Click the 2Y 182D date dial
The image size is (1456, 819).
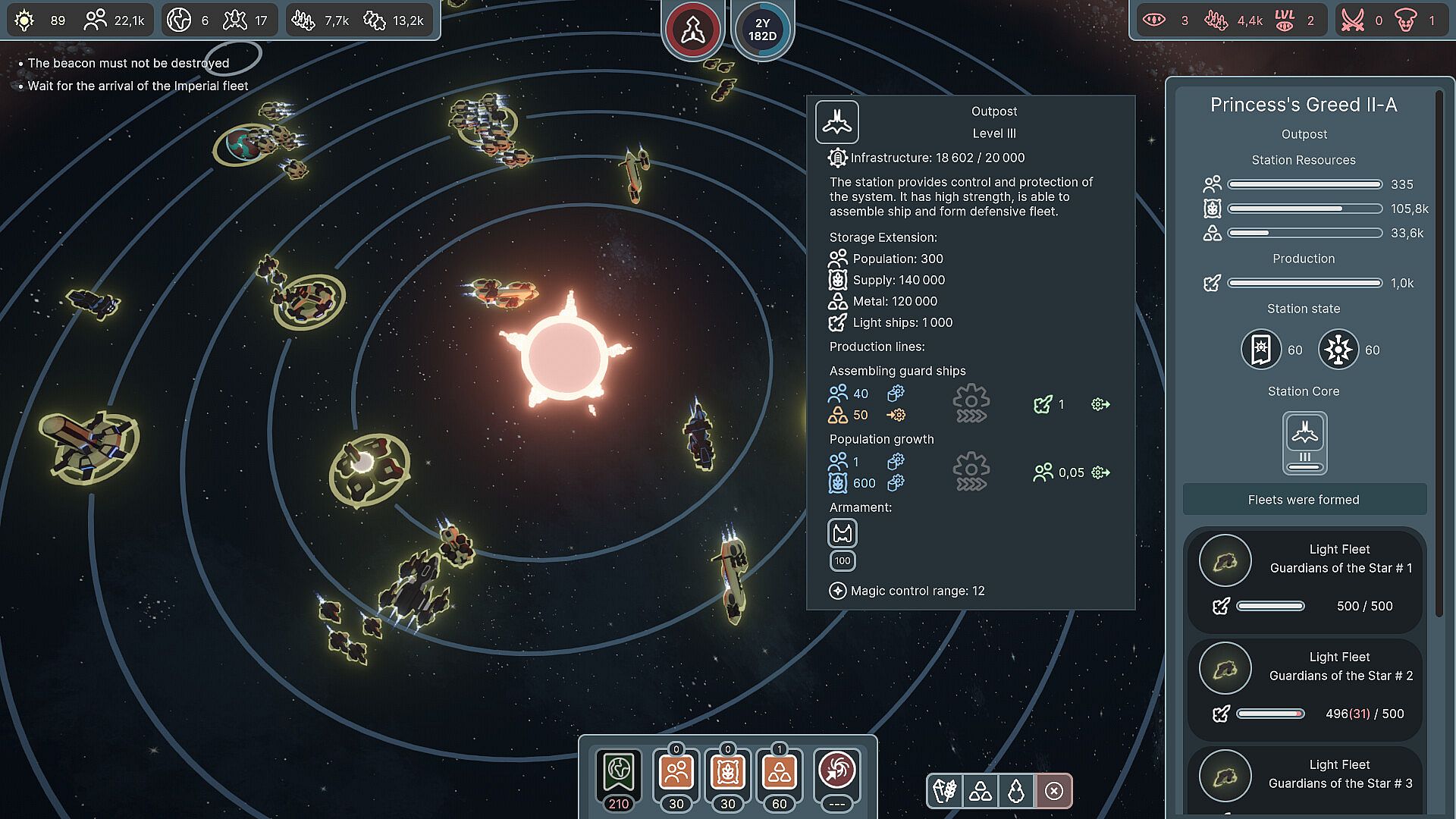point(762,30)
